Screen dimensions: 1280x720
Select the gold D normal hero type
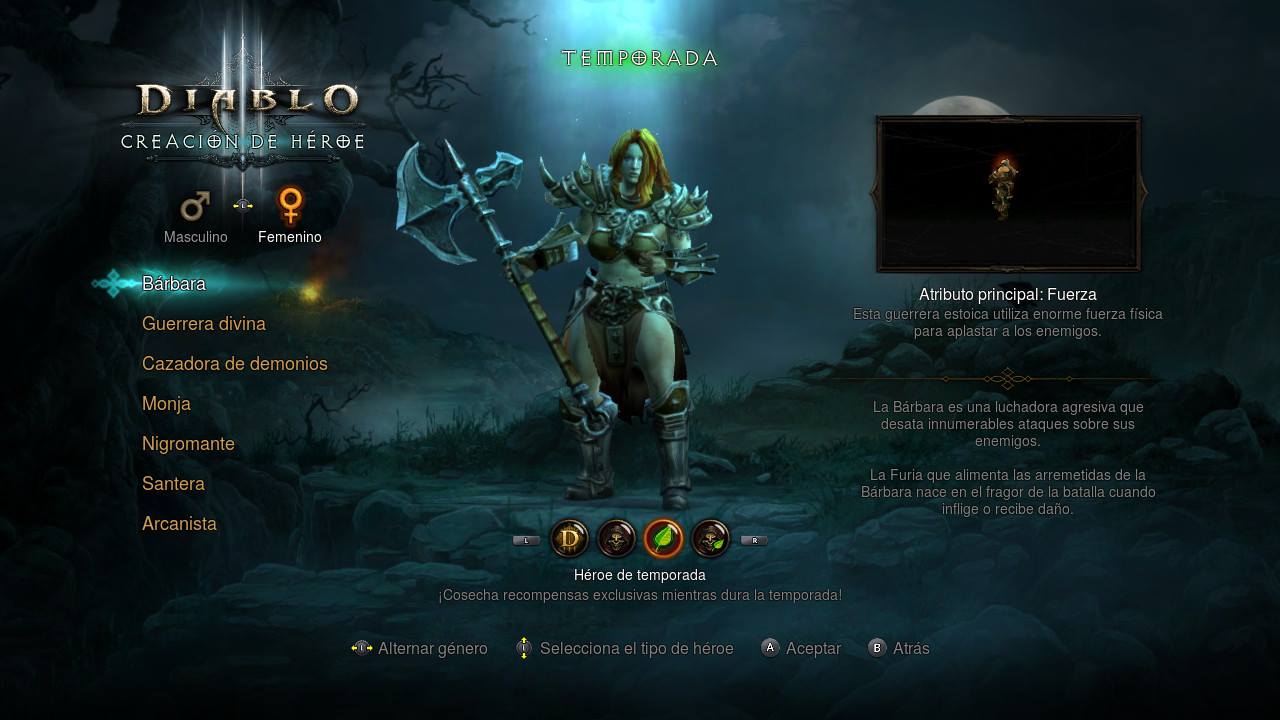click(570, 539)
